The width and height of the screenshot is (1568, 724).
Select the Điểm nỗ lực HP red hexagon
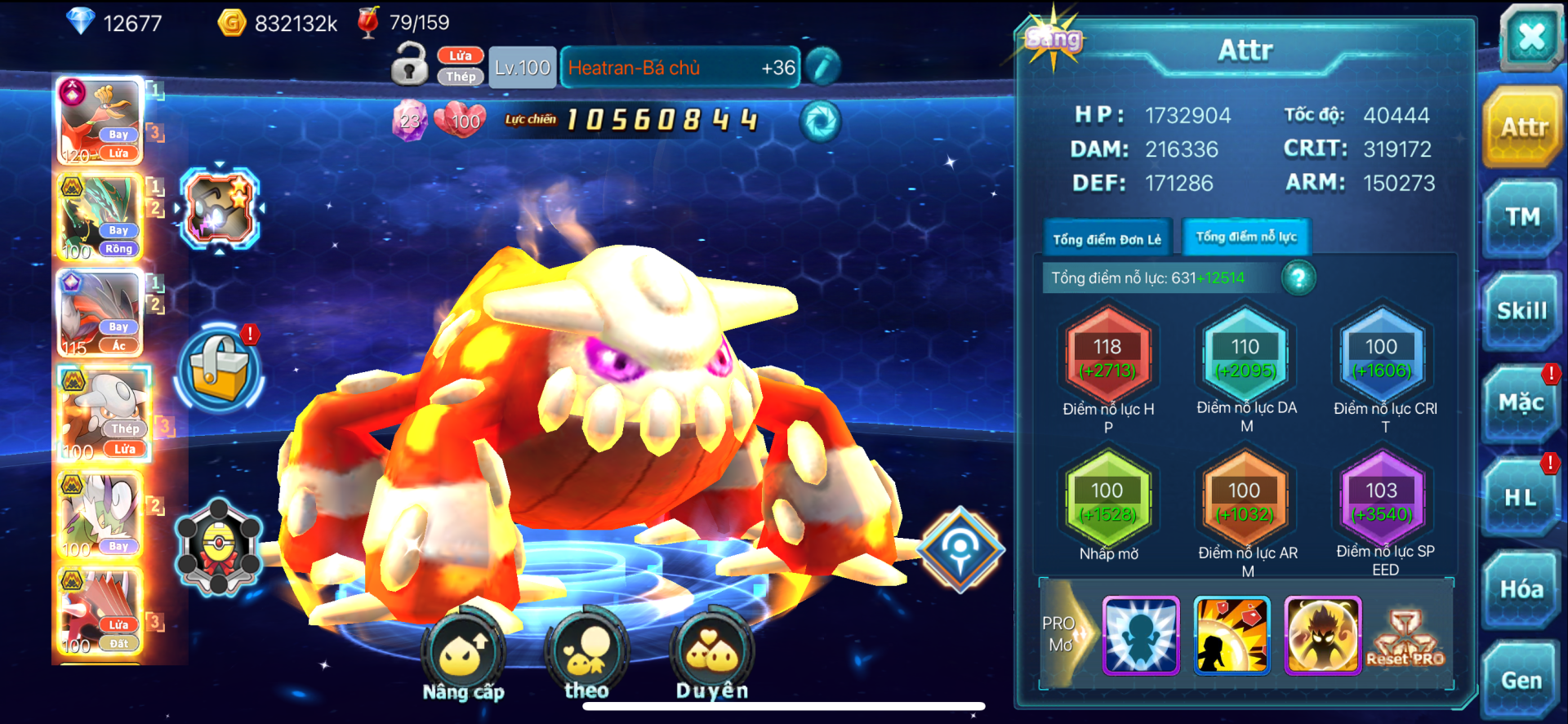click(1107, 358)
